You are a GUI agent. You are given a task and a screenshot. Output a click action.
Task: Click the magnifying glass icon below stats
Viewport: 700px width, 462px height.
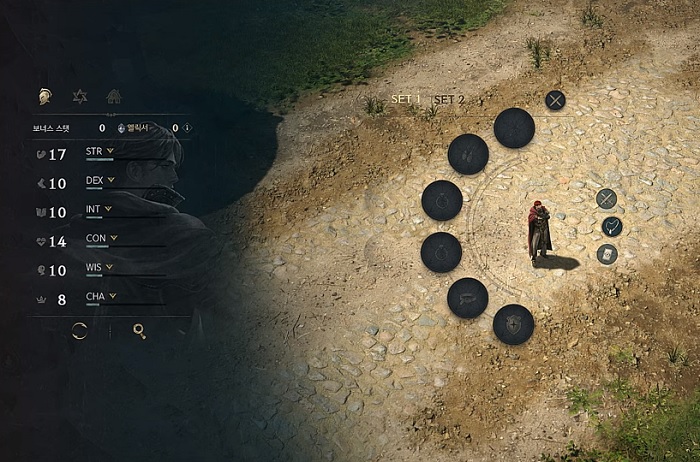pyautogui.click(x=139, y=331)
